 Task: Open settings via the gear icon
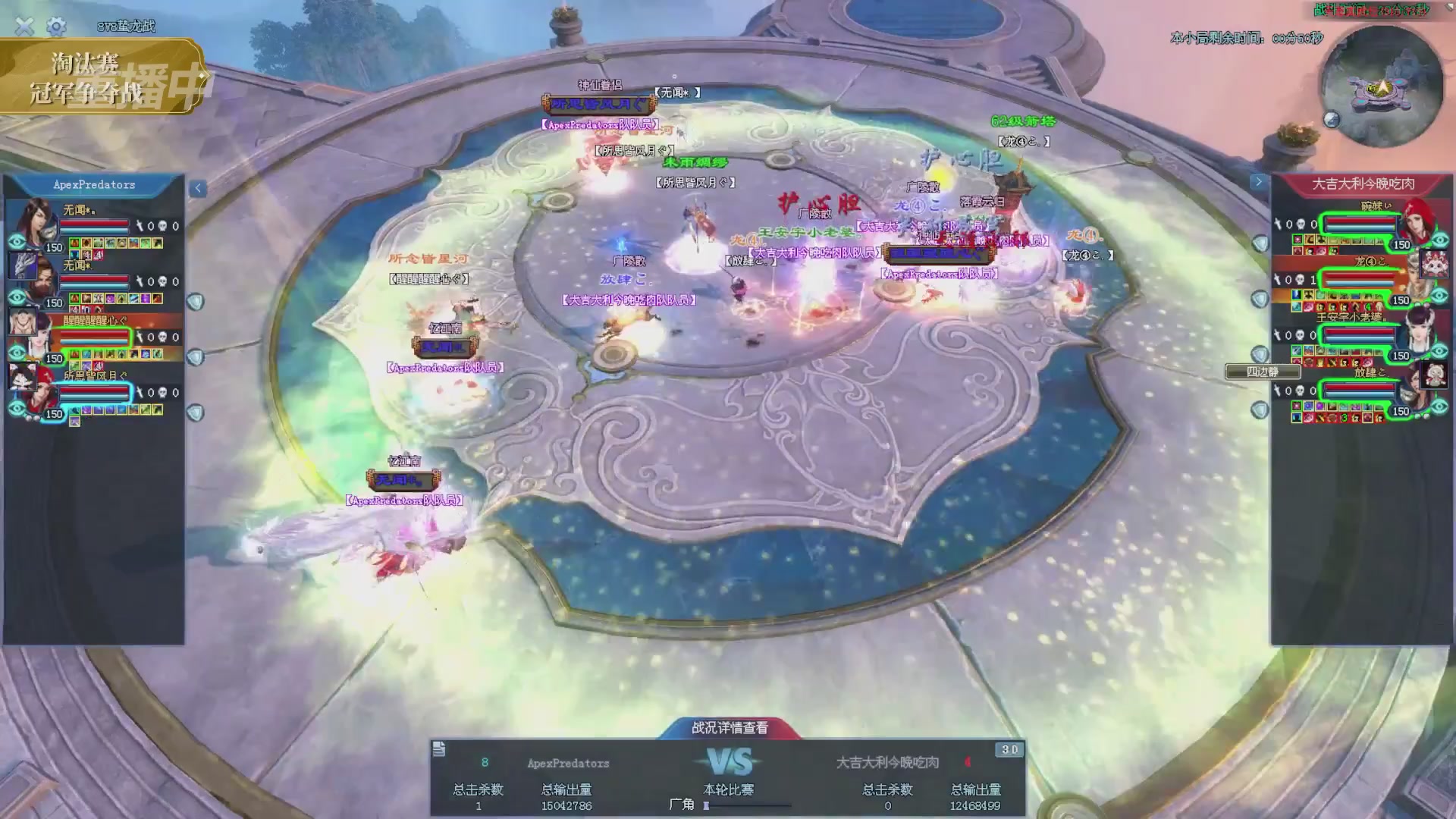click(x=56, y=27)
